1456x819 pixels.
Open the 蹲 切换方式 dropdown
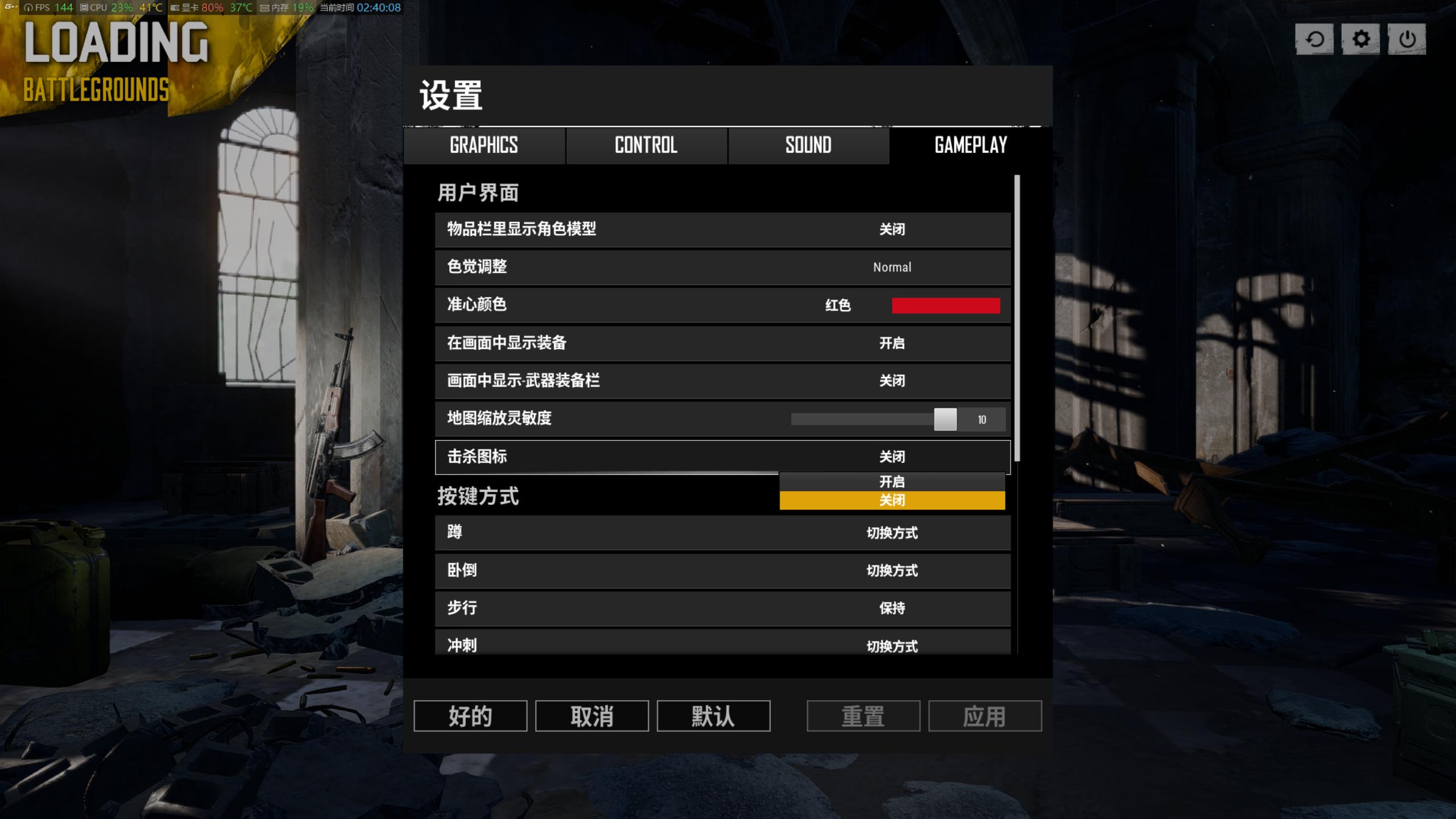(x=892, y=533)
